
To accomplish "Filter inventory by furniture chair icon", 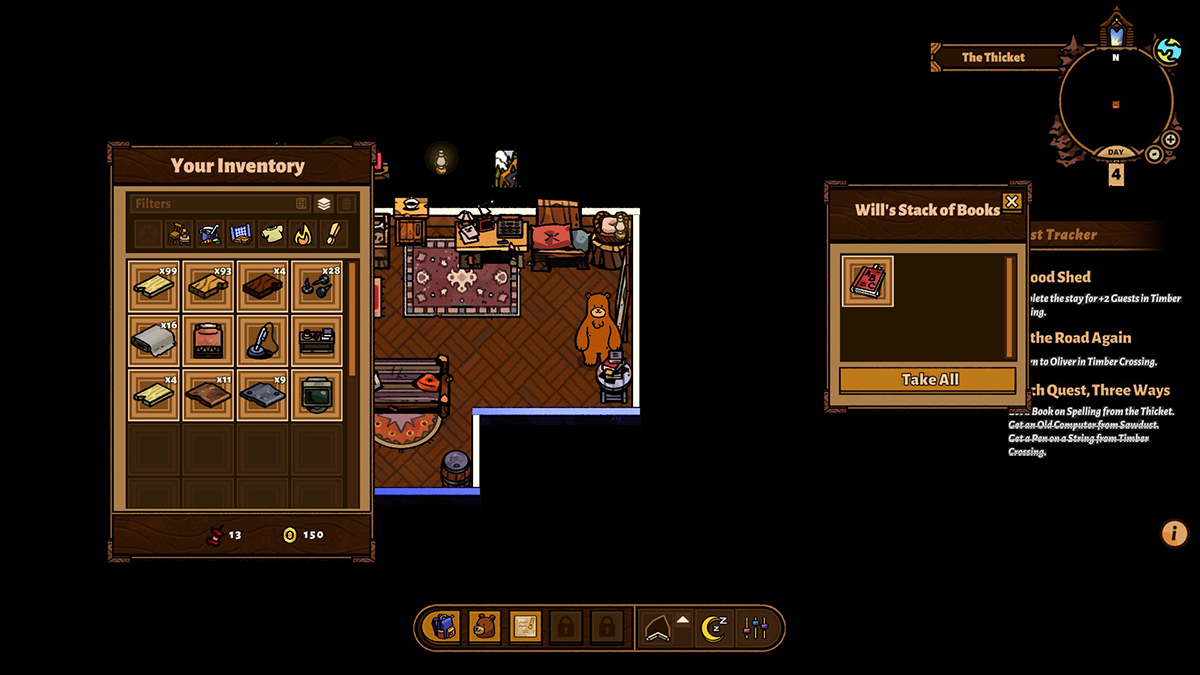I will click(x=180, y=234).
